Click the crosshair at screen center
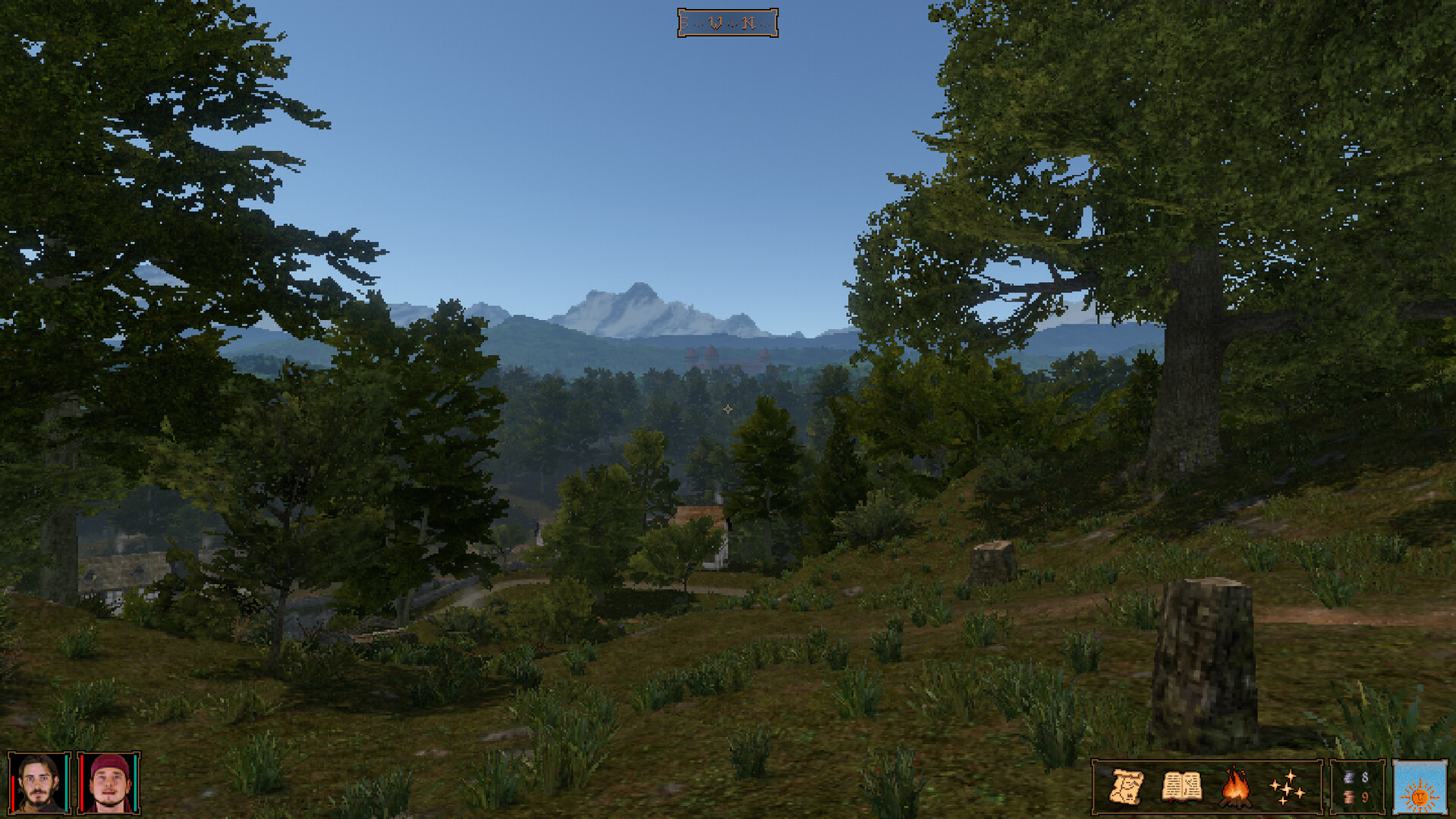 click(x=727, y=409)
